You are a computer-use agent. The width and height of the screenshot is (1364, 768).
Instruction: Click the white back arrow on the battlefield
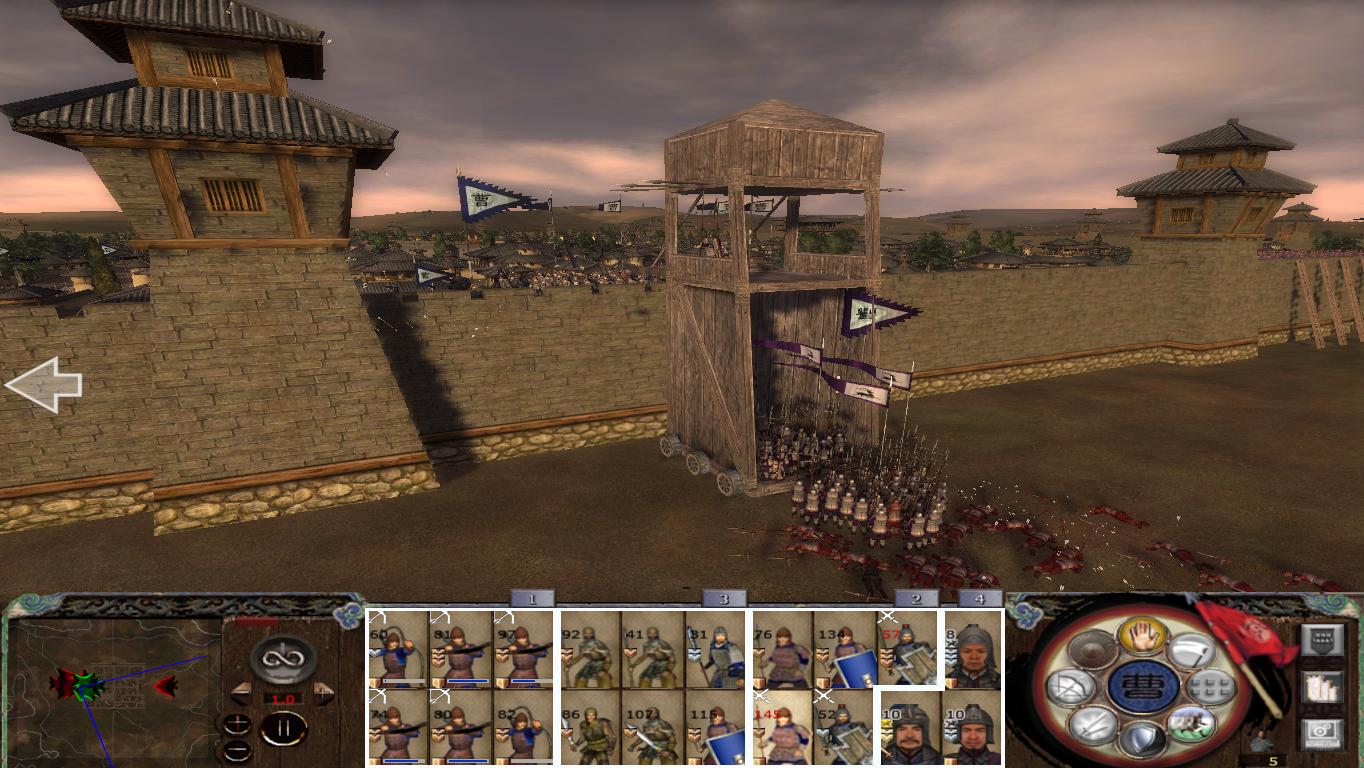click(x=44, y=385)
